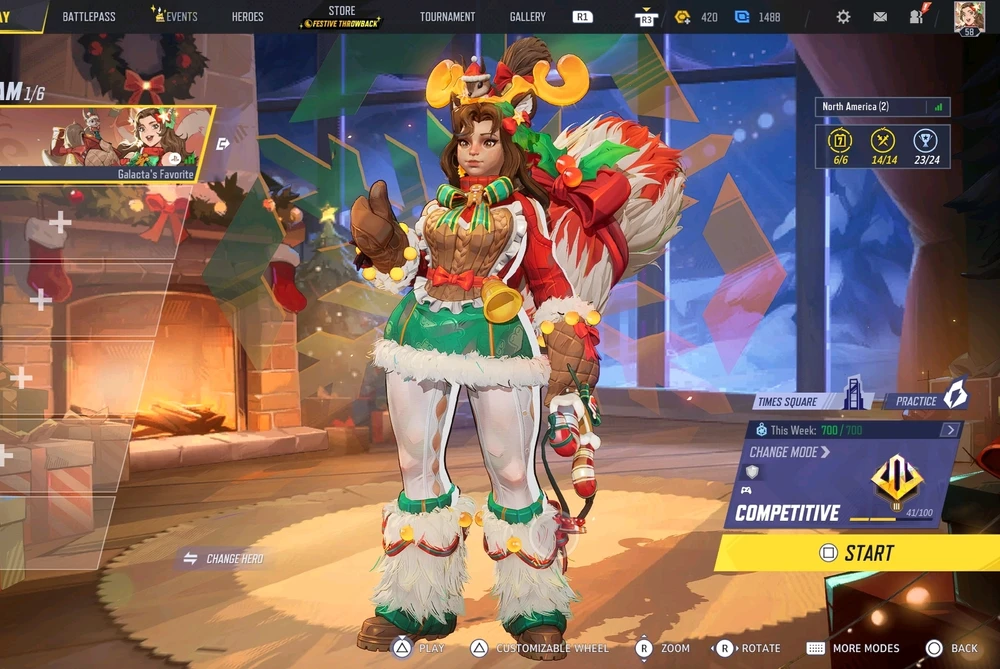
Task: Open the Battlepass tab
Action: pyautogui.click(x=88, y=17)
